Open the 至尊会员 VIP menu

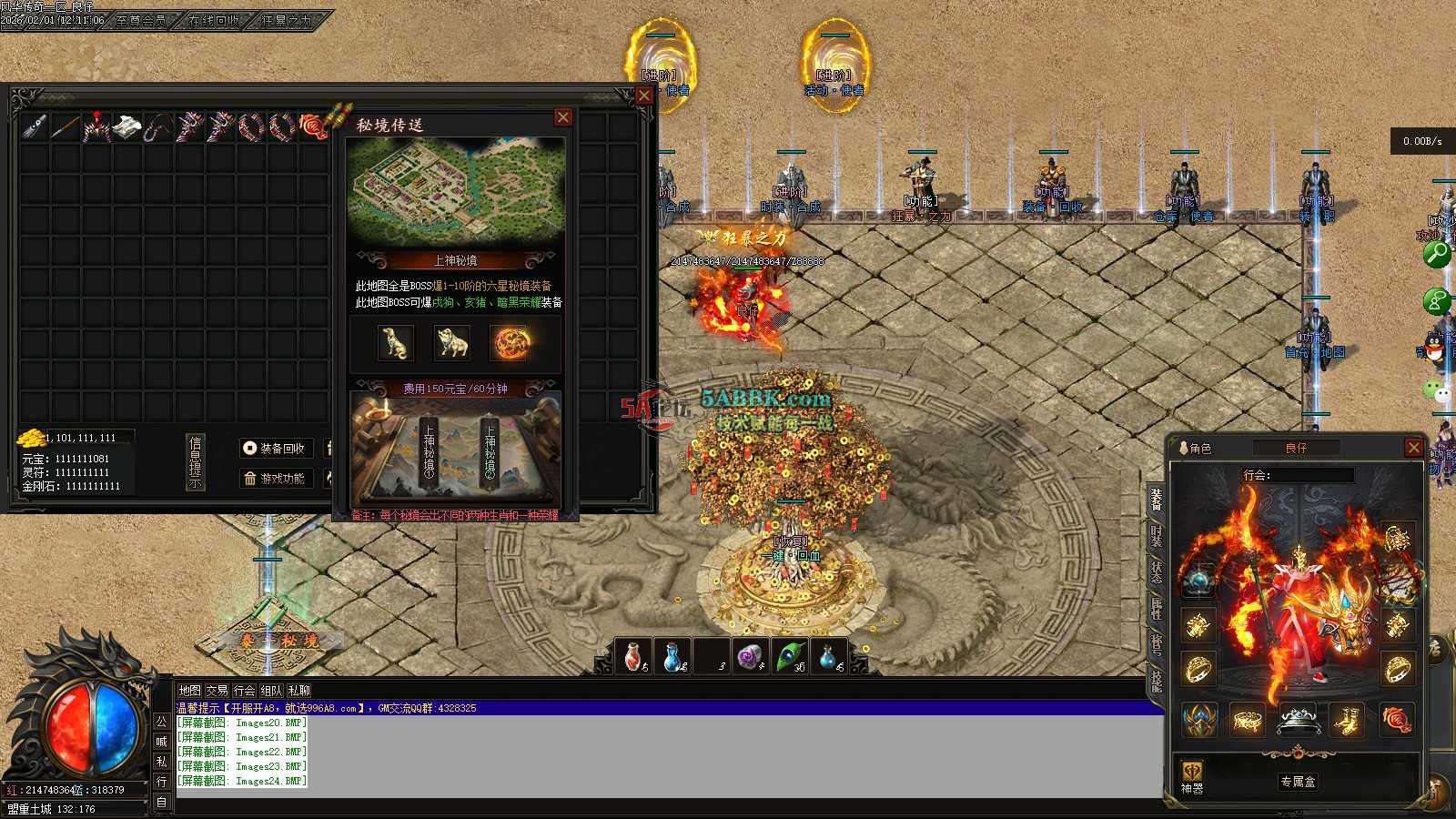click(x=141, y=19)
